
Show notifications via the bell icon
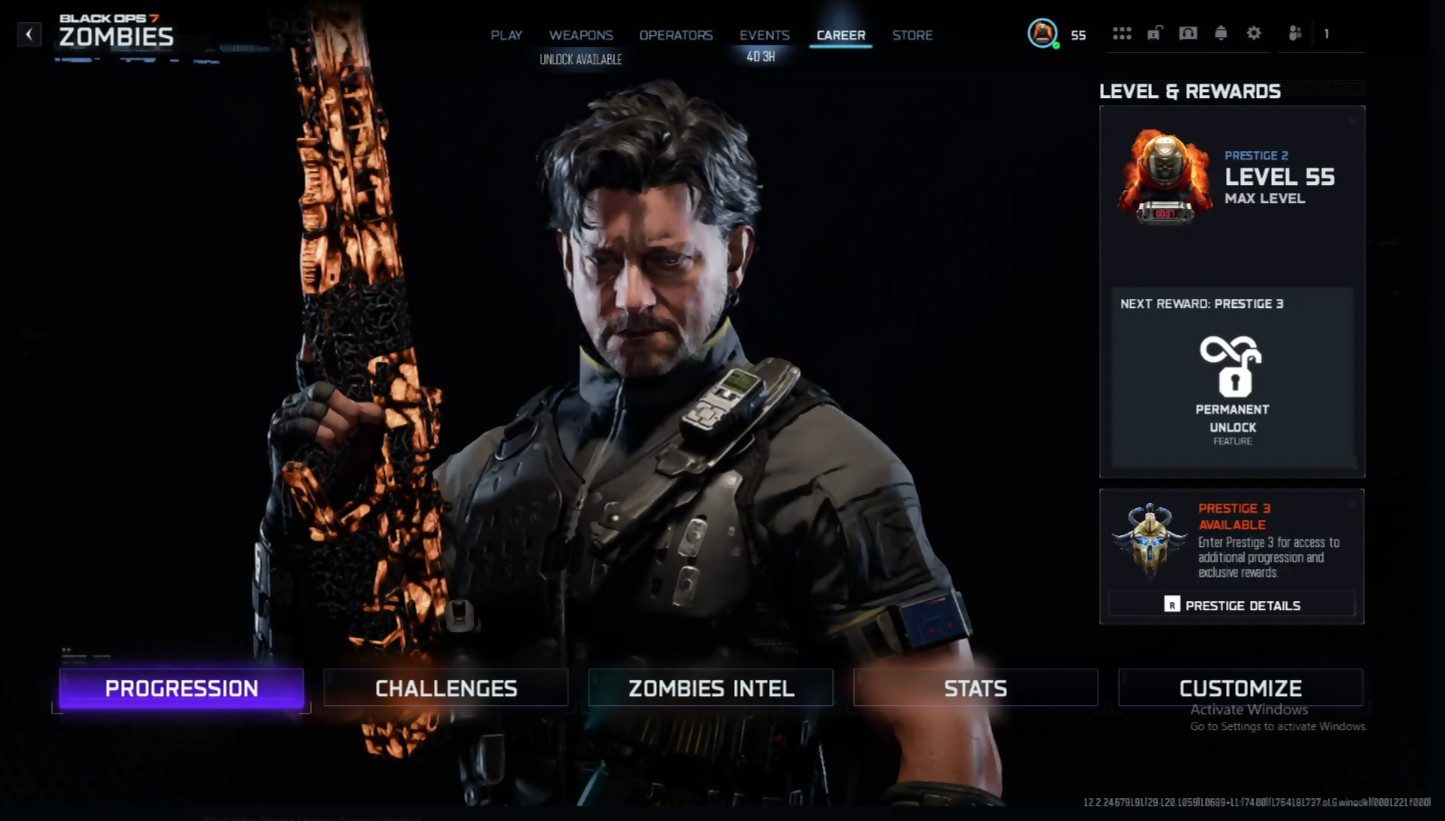tap(1221, 34)
